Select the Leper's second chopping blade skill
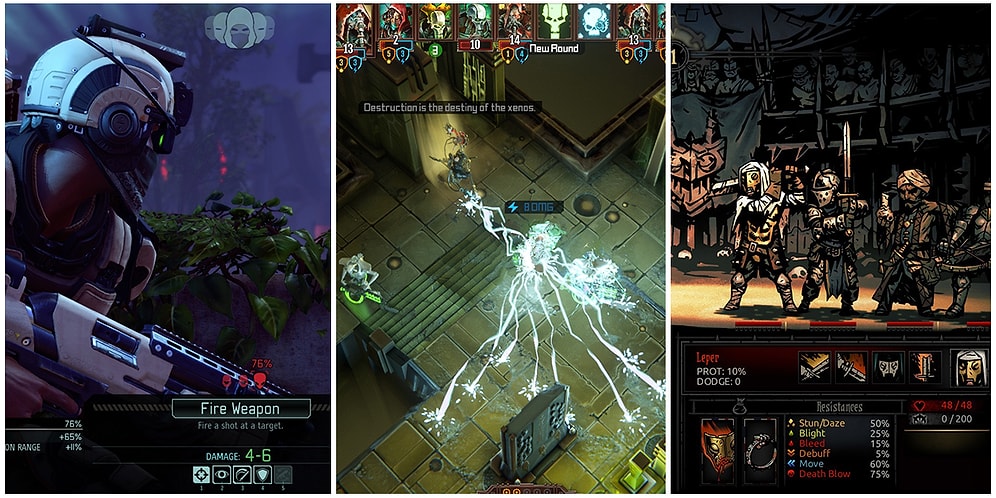The width and height of the screenshot is (996, 498). pos(850,367)
